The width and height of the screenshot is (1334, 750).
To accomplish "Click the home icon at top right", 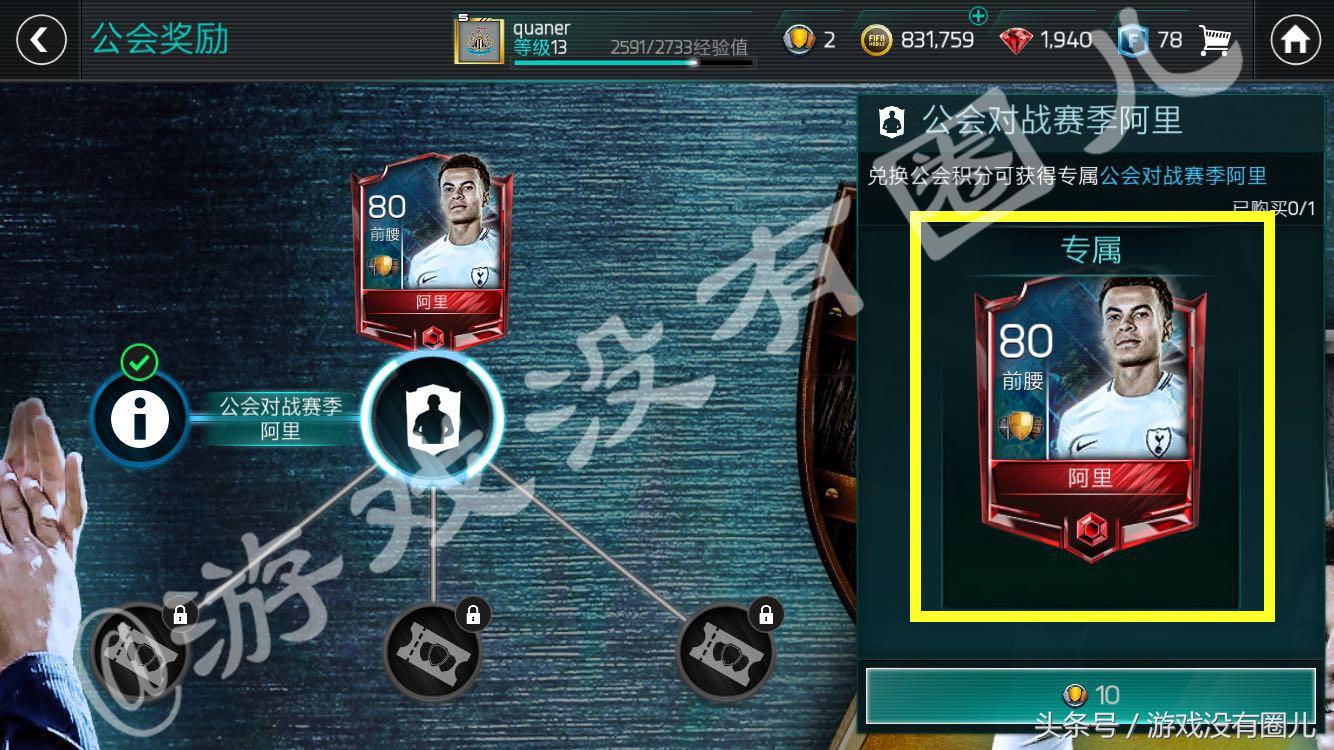I will click(x=1294, y=40).
